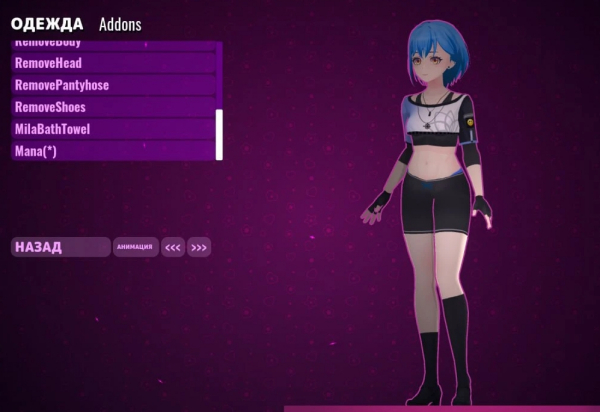
Task: Go back with the НАЗАД button
Action: point(60,247)
